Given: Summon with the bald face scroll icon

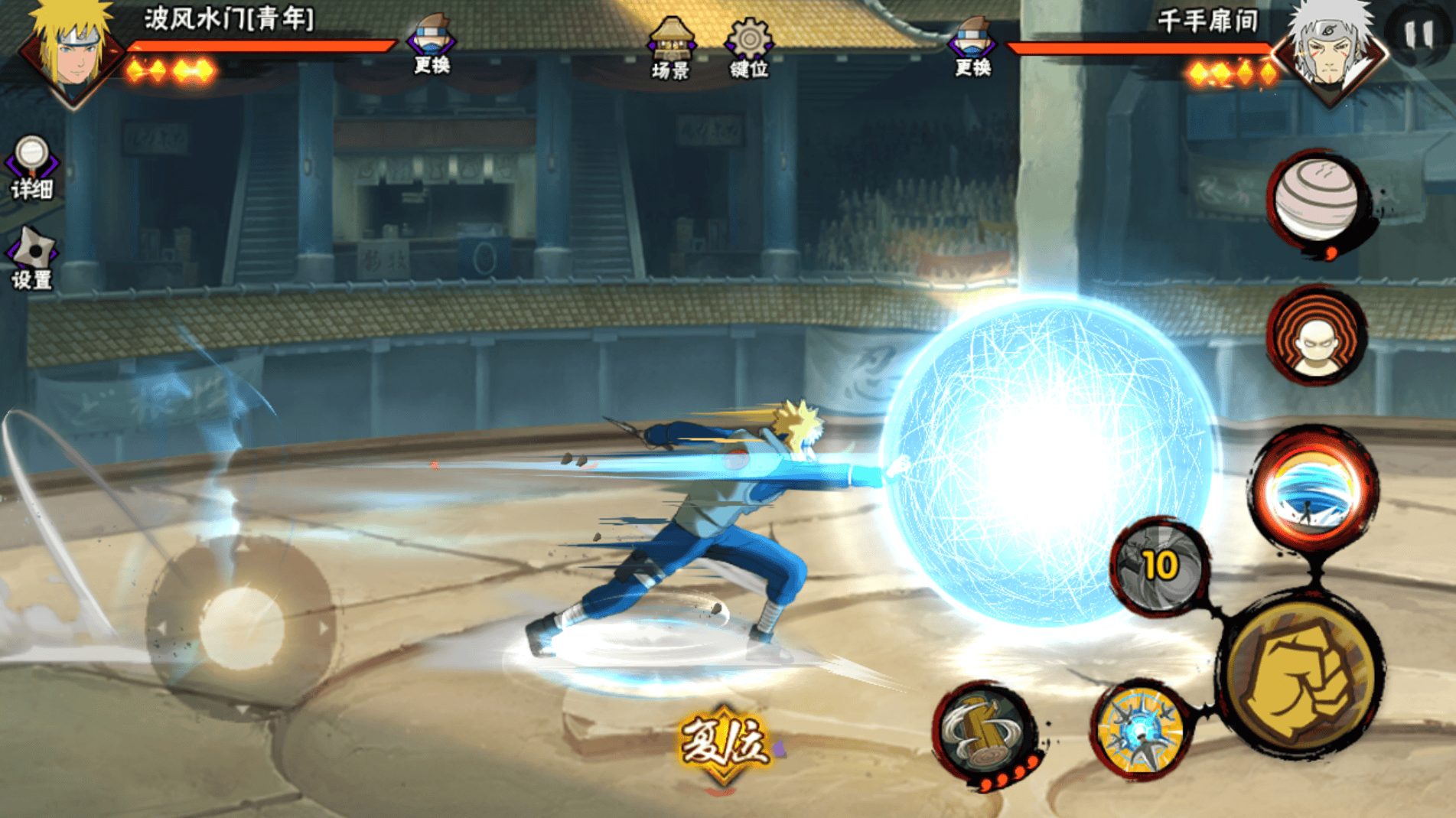Looking at the screenshot, I should coord(1316,337).
